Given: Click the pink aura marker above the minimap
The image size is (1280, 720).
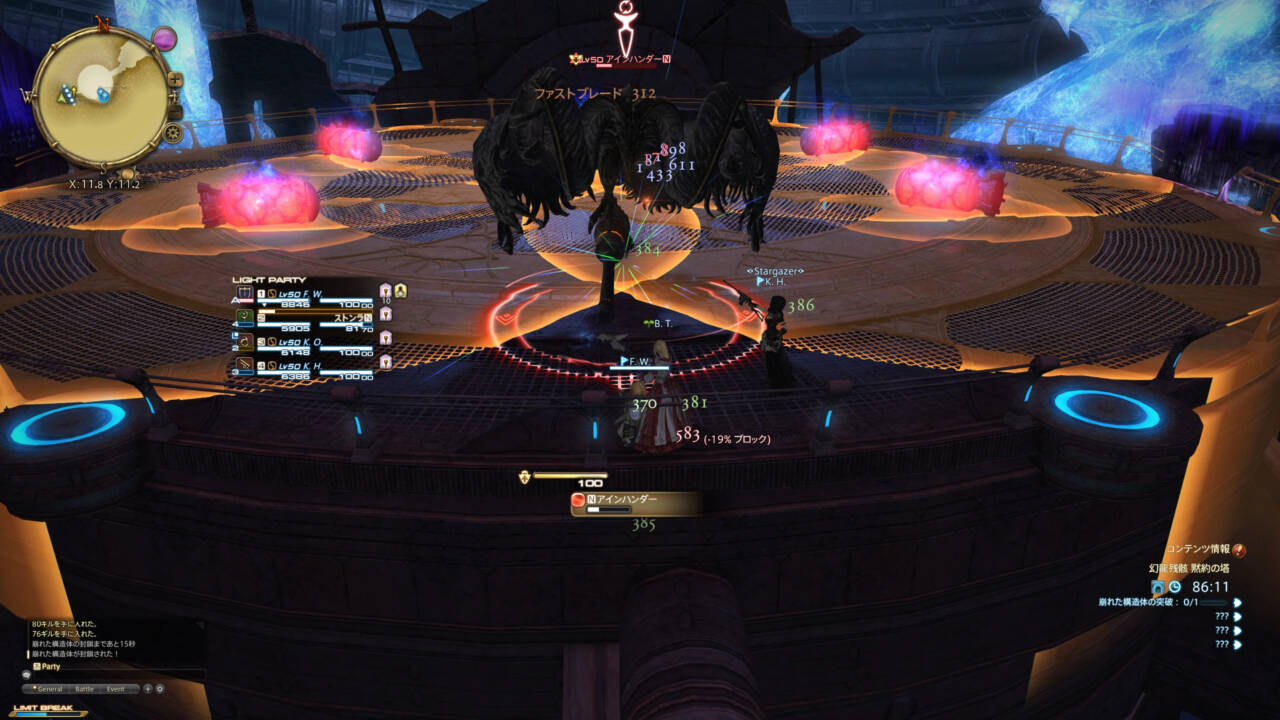Looking at the screenshot, I should 164,37.
